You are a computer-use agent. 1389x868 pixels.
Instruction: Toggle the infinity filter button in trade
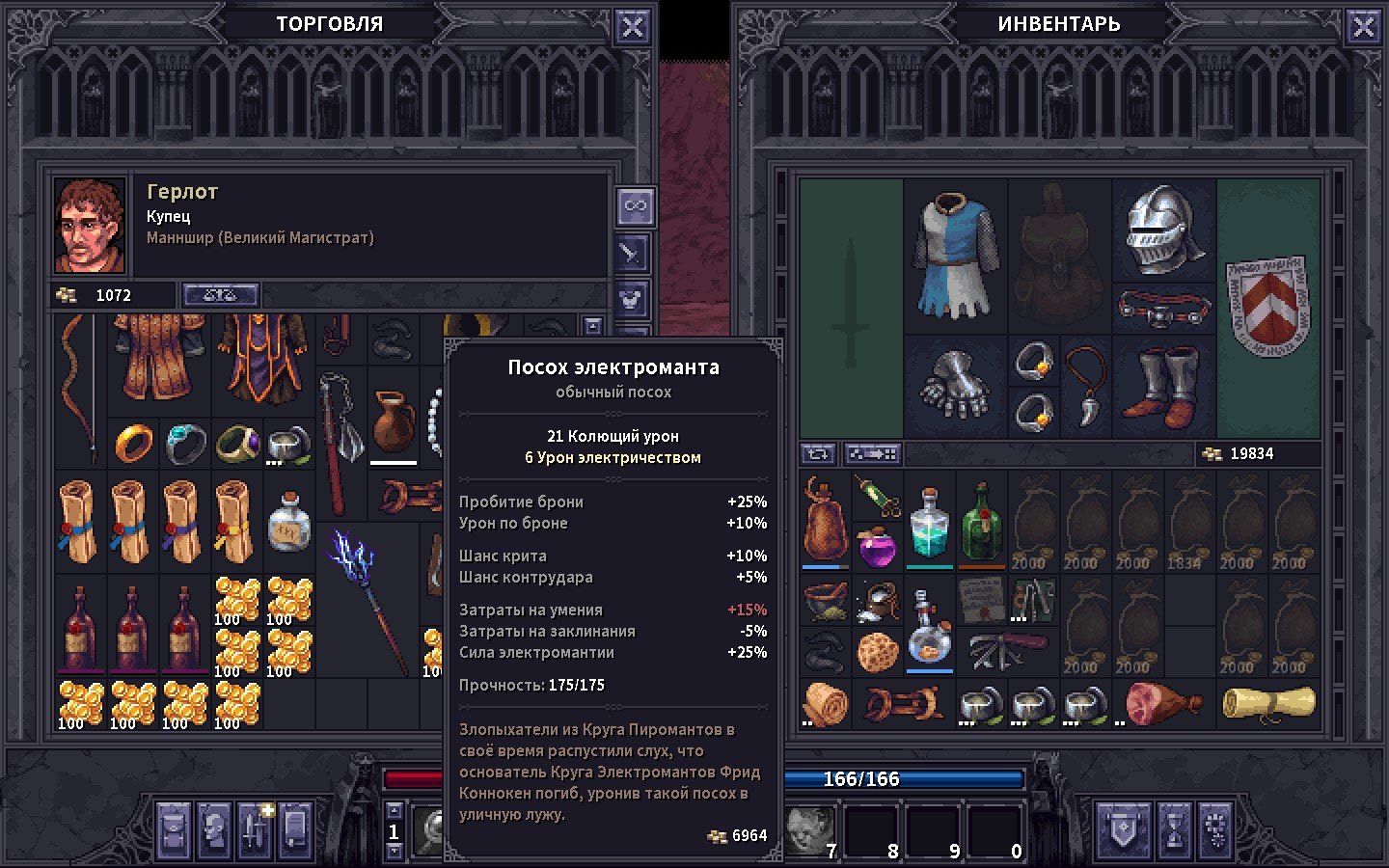[x=635, y=205]
